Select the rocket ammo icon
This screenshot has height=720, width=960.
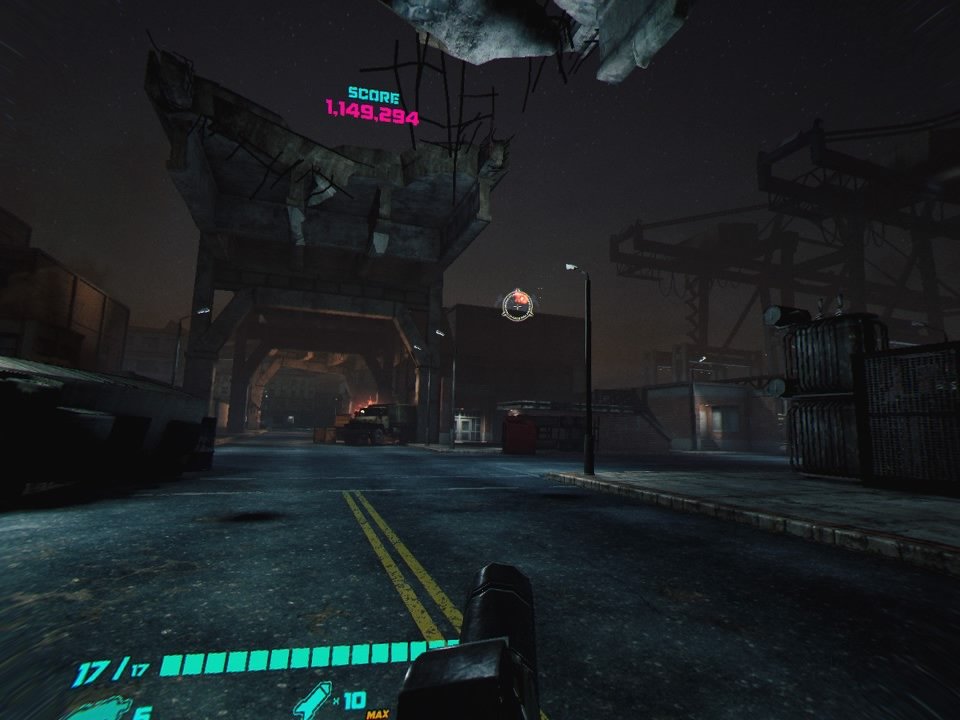click(314, 699)
